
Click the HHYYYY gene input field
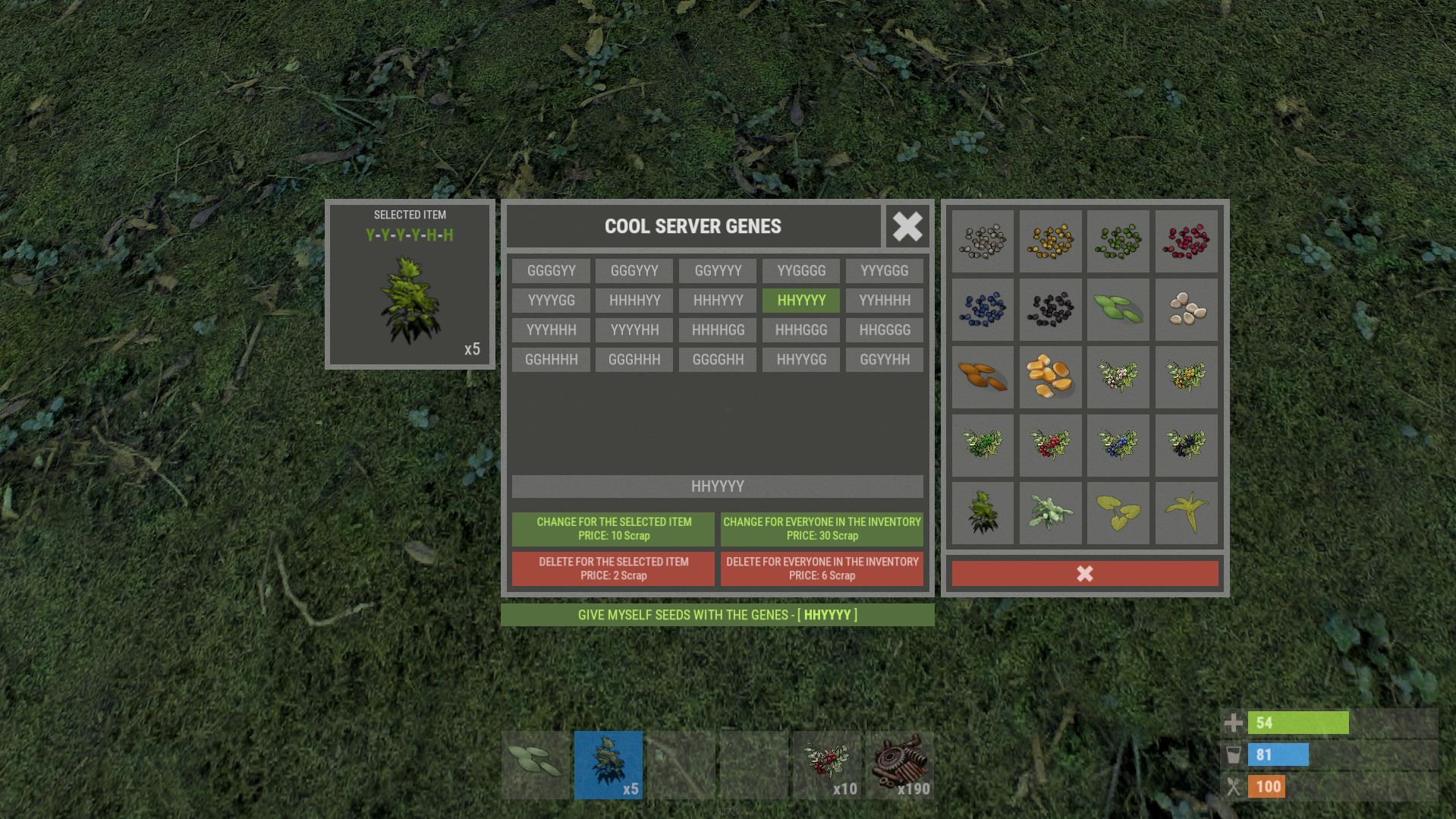[x=717, y=487]
